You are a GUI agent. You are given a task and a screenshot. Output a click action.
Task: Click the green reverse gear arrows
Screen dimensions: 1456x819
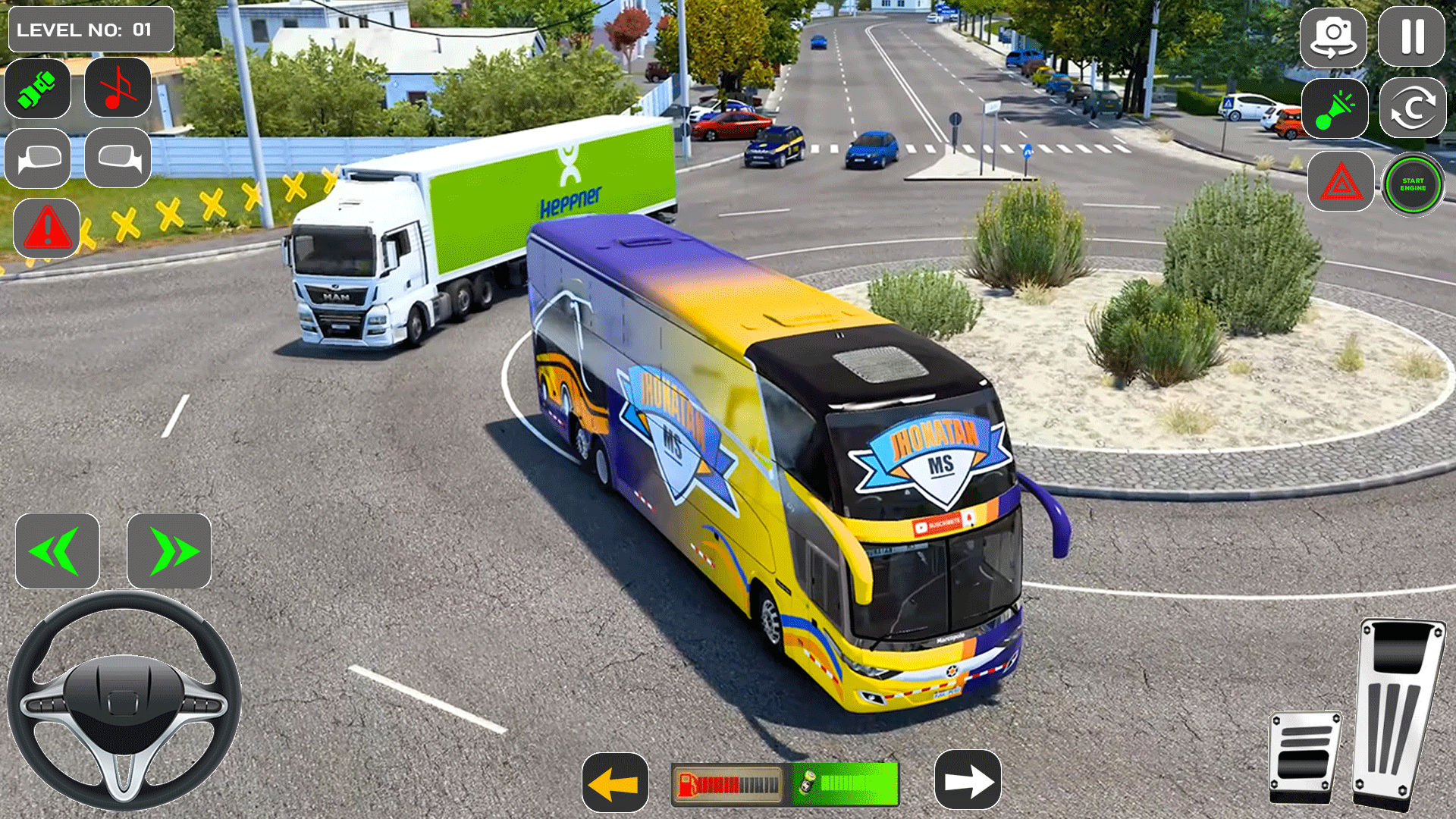tap(58, 551)
